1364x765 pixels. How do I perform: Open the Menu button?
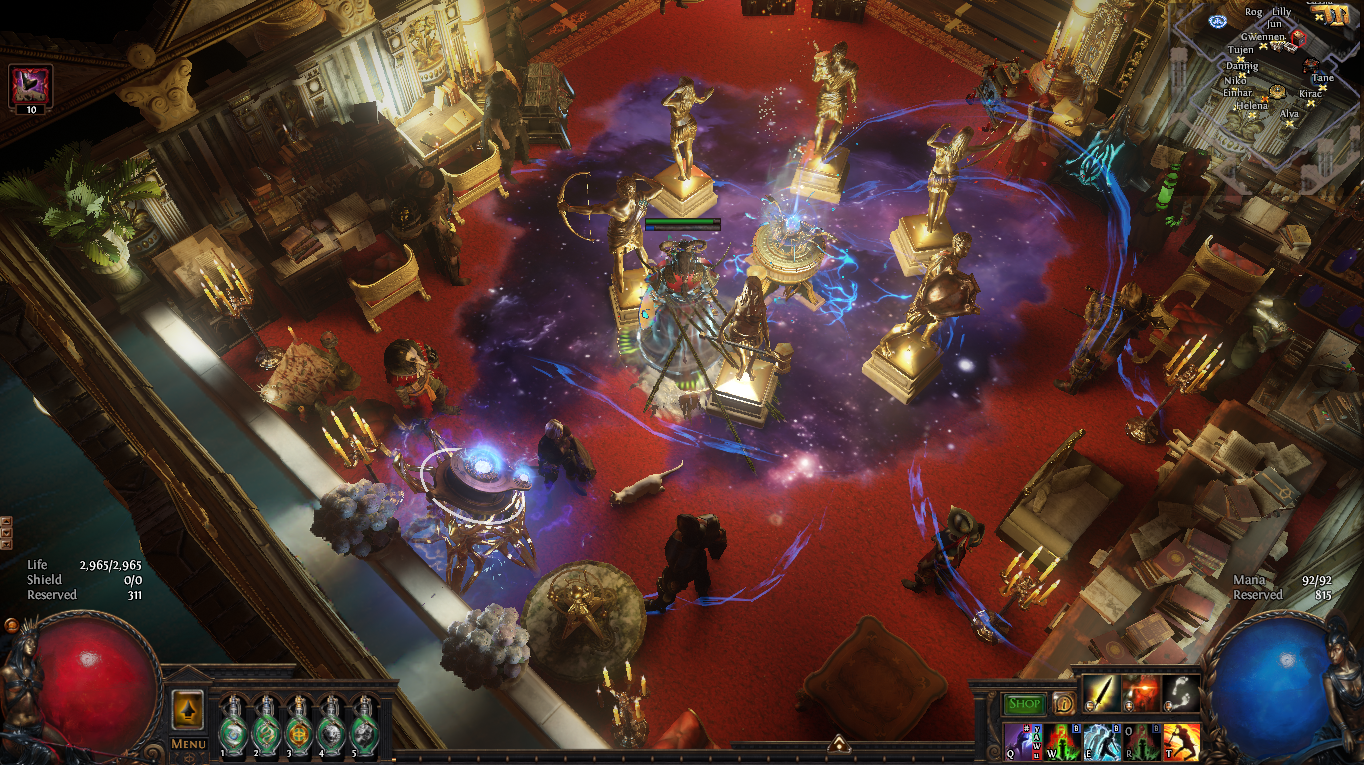[x=188, y=744]
